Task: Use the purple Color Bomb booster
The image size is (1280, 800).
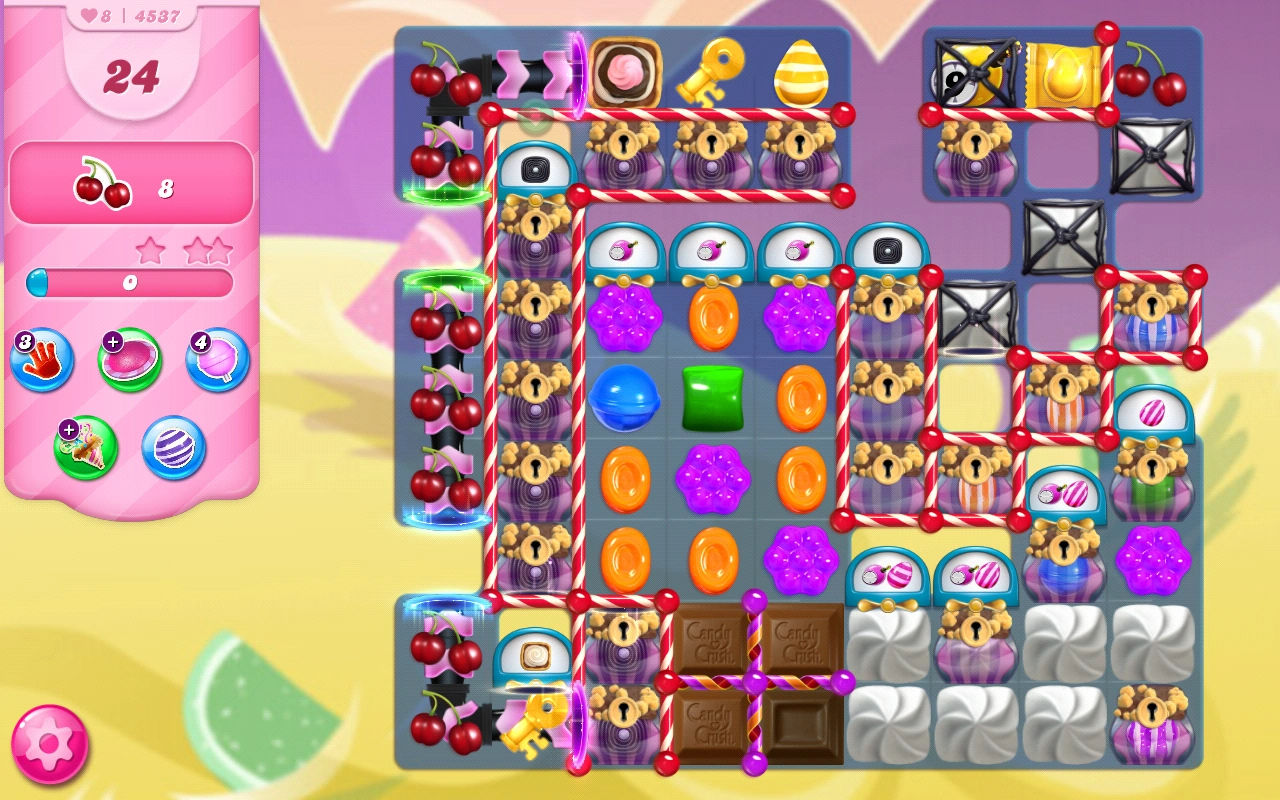Action: pyautogui.click(x=172, y=448)
